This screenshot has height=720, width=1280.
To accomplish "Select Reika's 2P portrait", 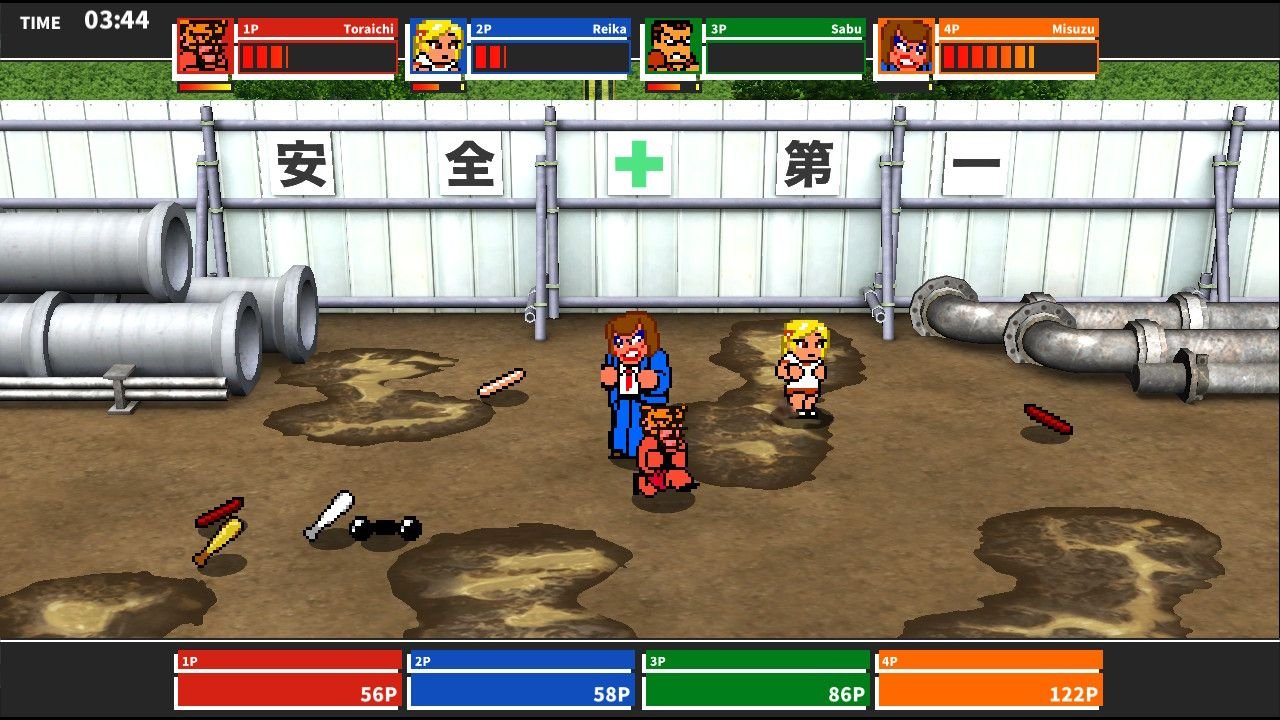I will click(438, 47).
